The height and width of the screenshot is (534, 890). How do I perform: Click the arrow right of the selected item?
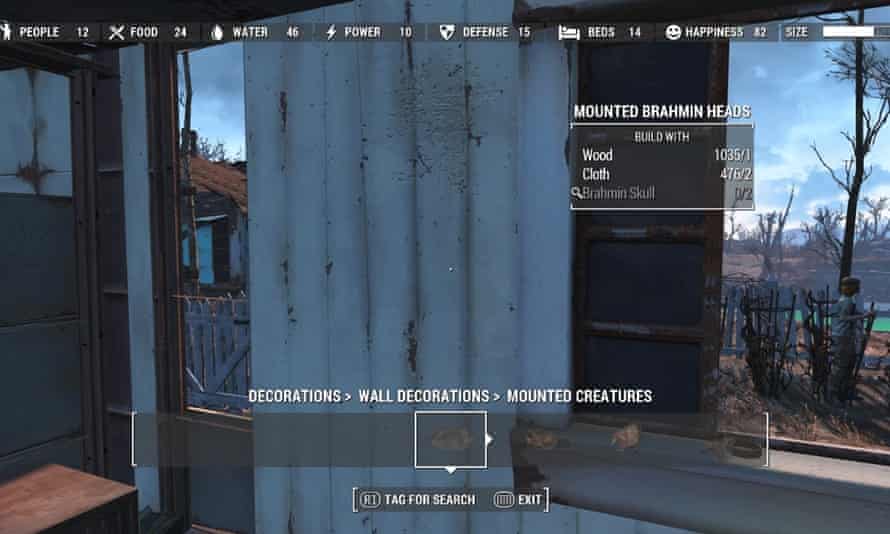490,439
